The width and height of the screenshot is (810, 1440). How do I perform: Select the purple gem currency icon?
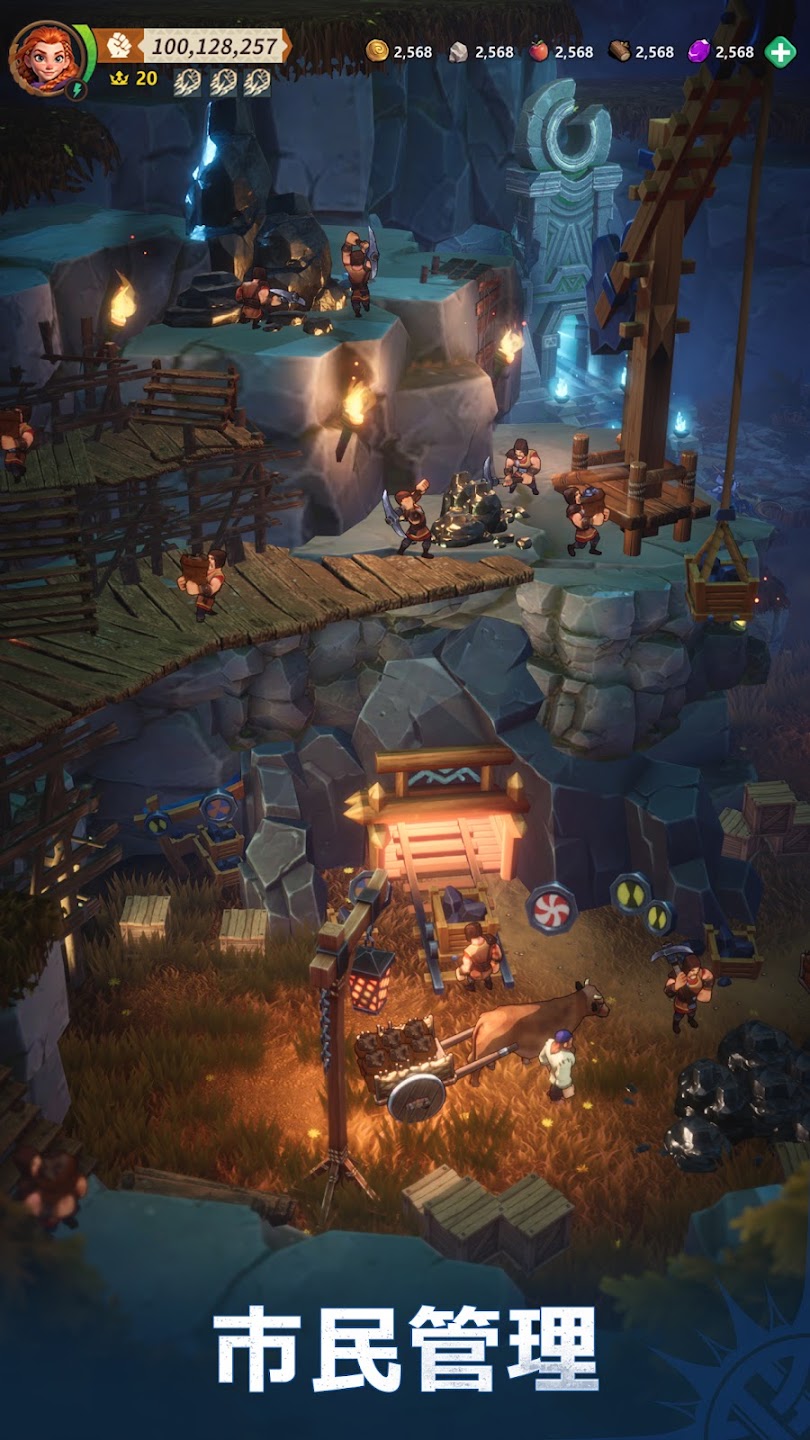[699, 52]
